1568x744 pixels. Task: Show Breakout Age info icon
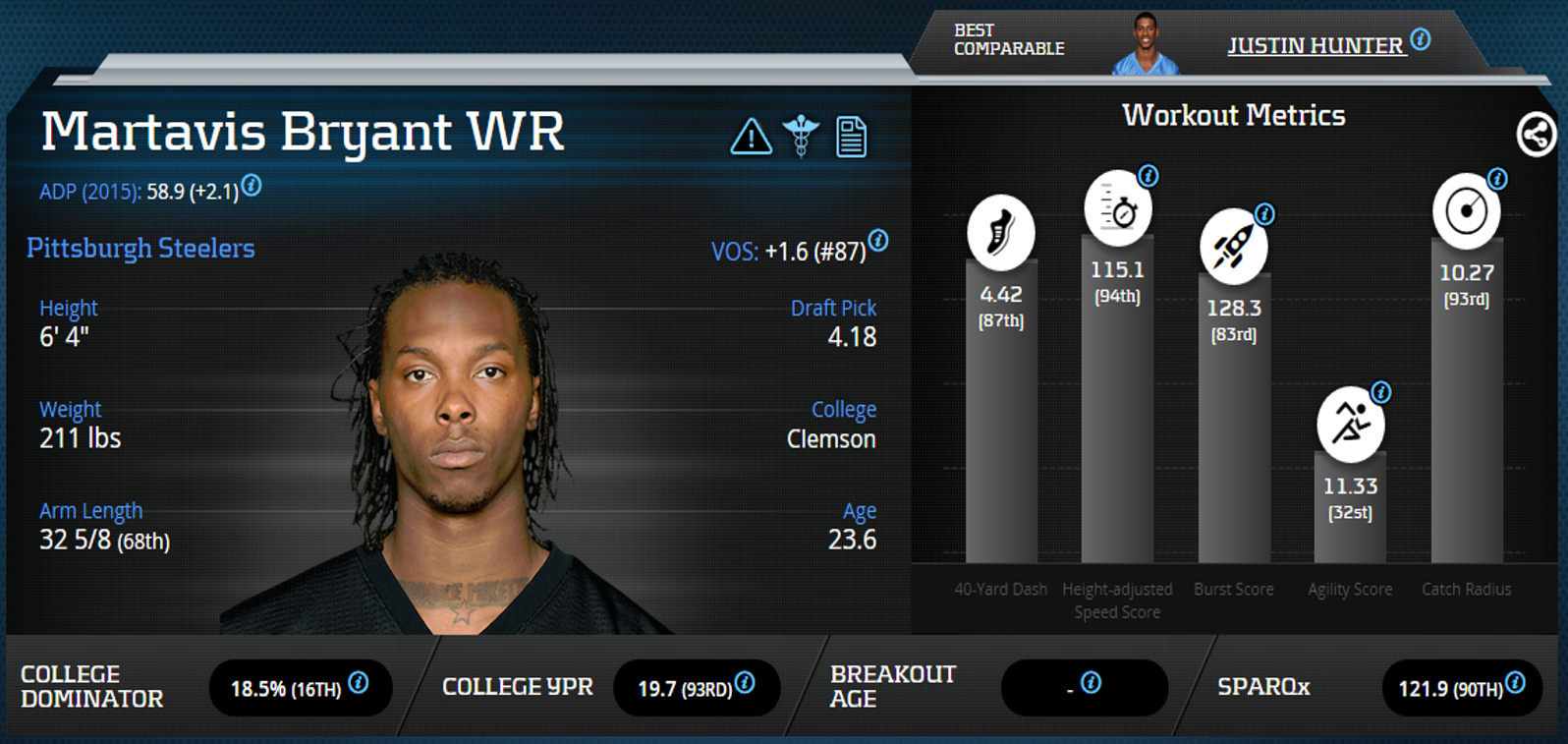[x=1091, y=682]
